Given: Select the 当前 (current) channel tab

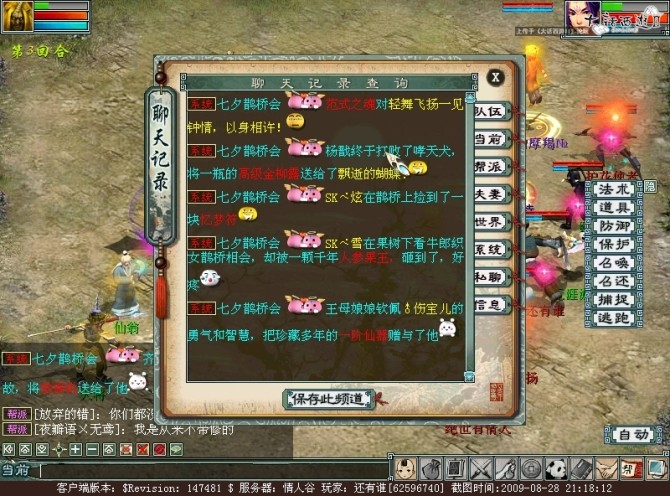Looking at the screenshot, I should tap(489, 139).
